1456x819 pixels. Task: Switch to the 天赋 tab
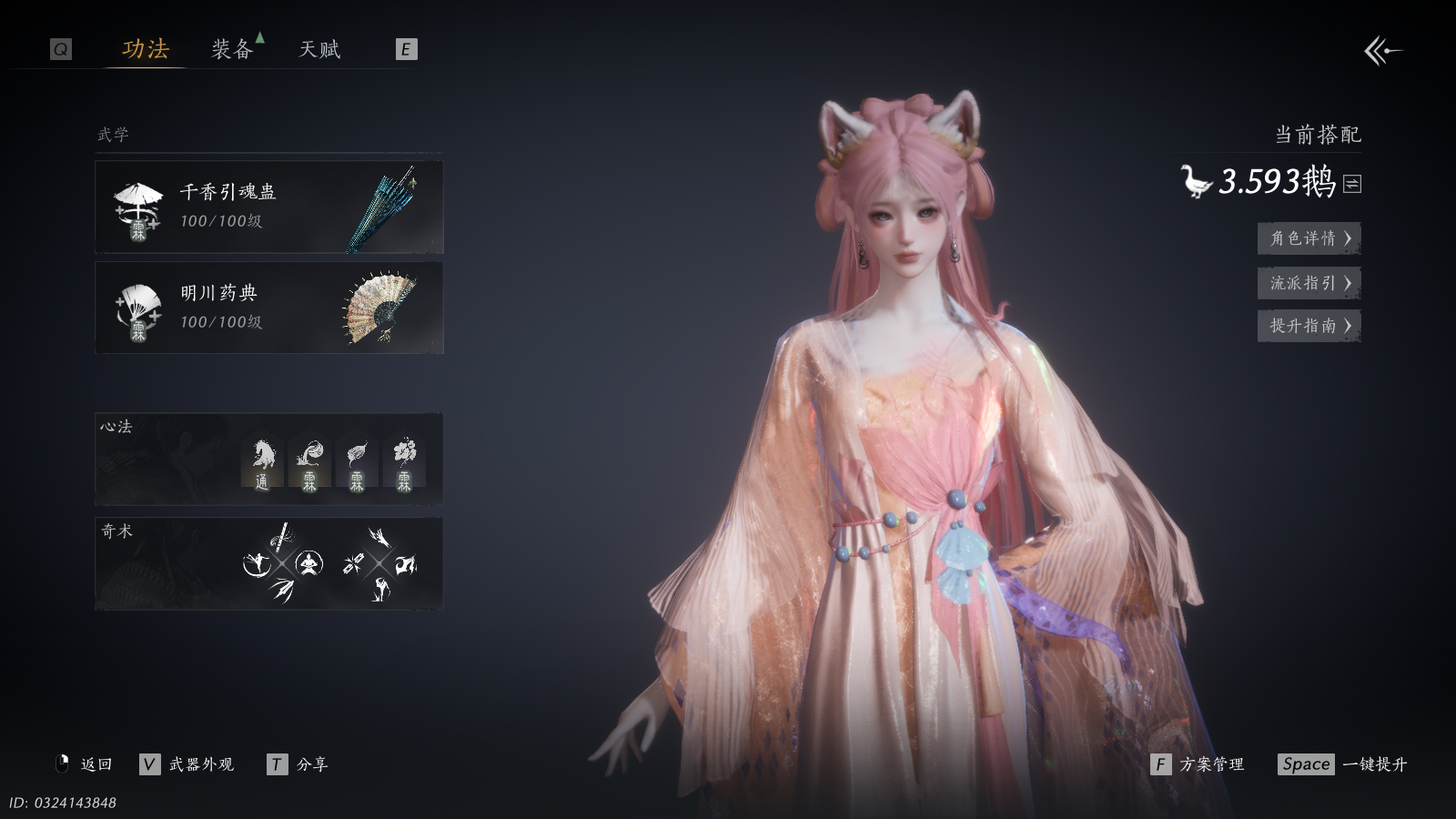coord(319,49)
